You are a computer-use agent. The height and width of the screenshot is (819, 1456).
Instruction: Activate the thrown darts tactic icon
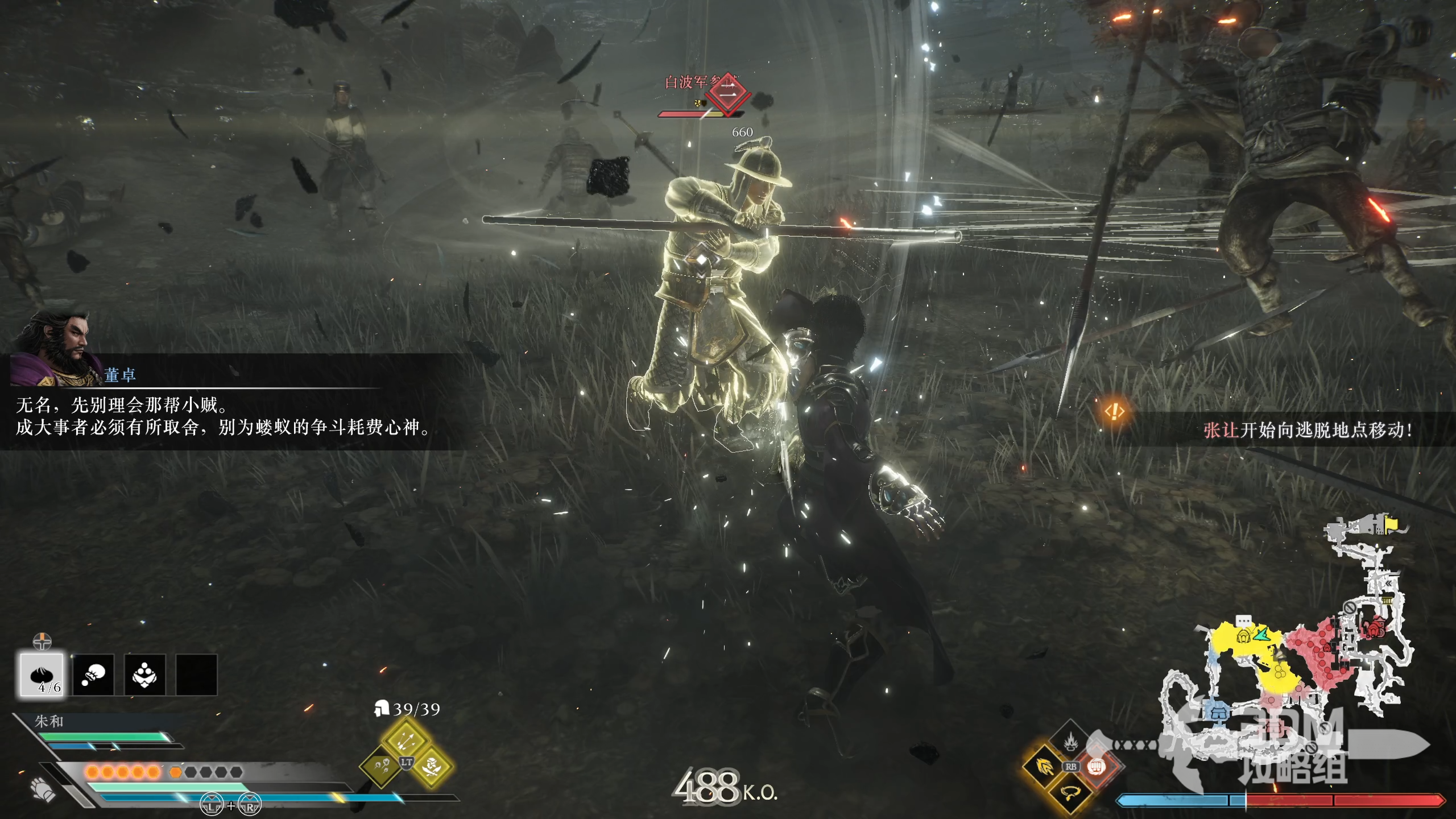pos(381,766)
